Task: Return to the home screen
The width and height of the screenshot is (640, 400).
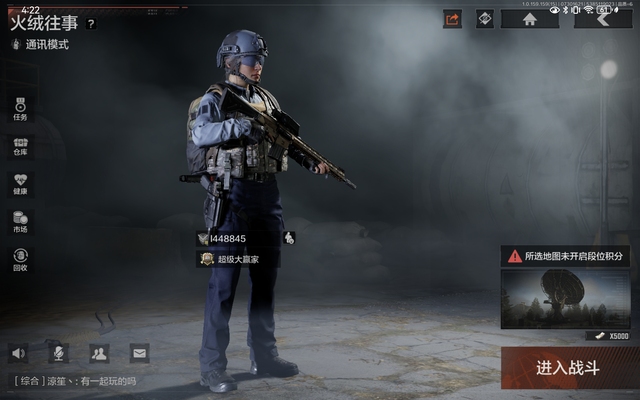Action: coord(529,18)
